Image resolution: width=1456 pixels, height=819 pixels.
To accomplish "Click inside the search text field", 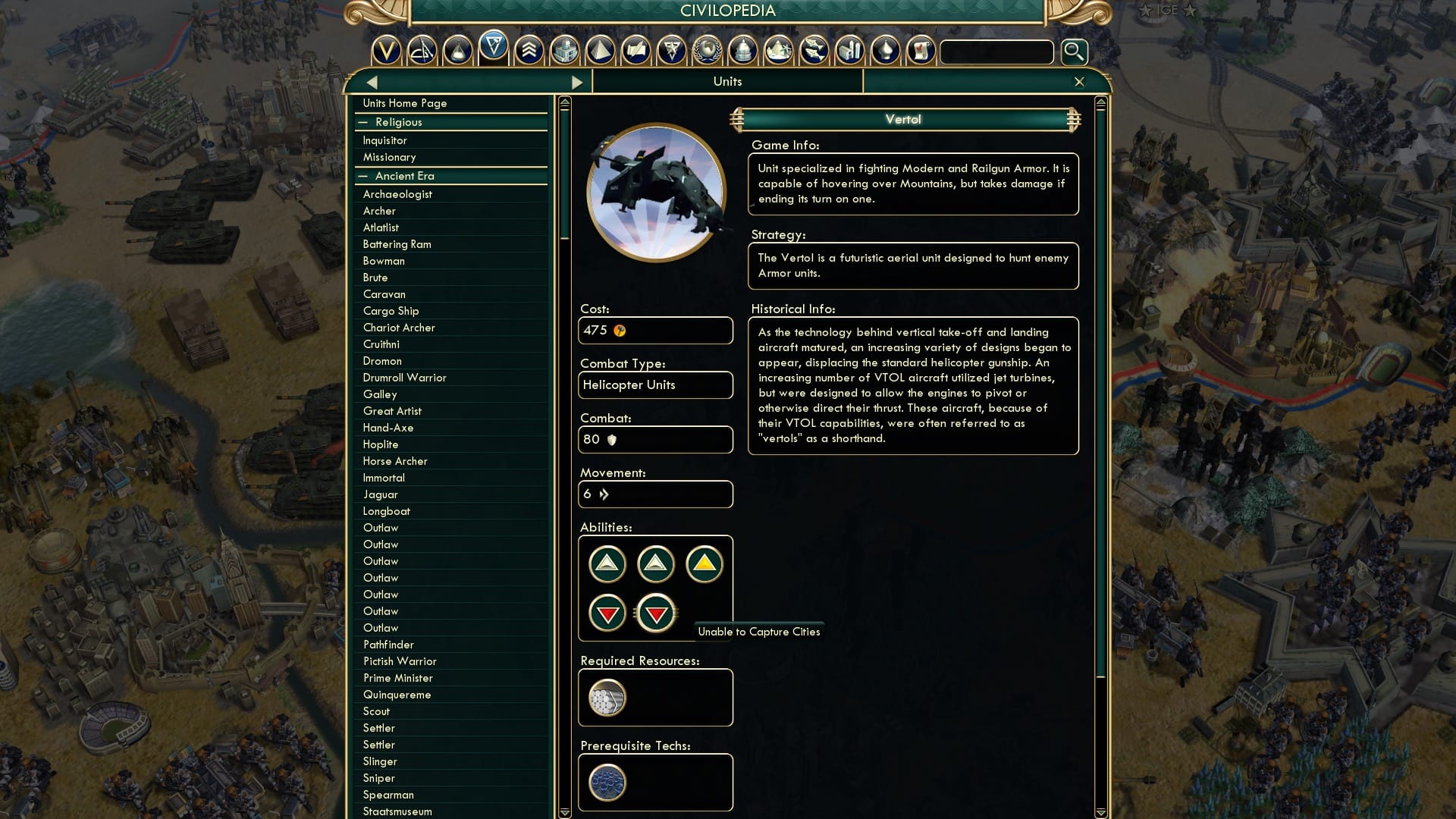I will (x=996, y=52).
